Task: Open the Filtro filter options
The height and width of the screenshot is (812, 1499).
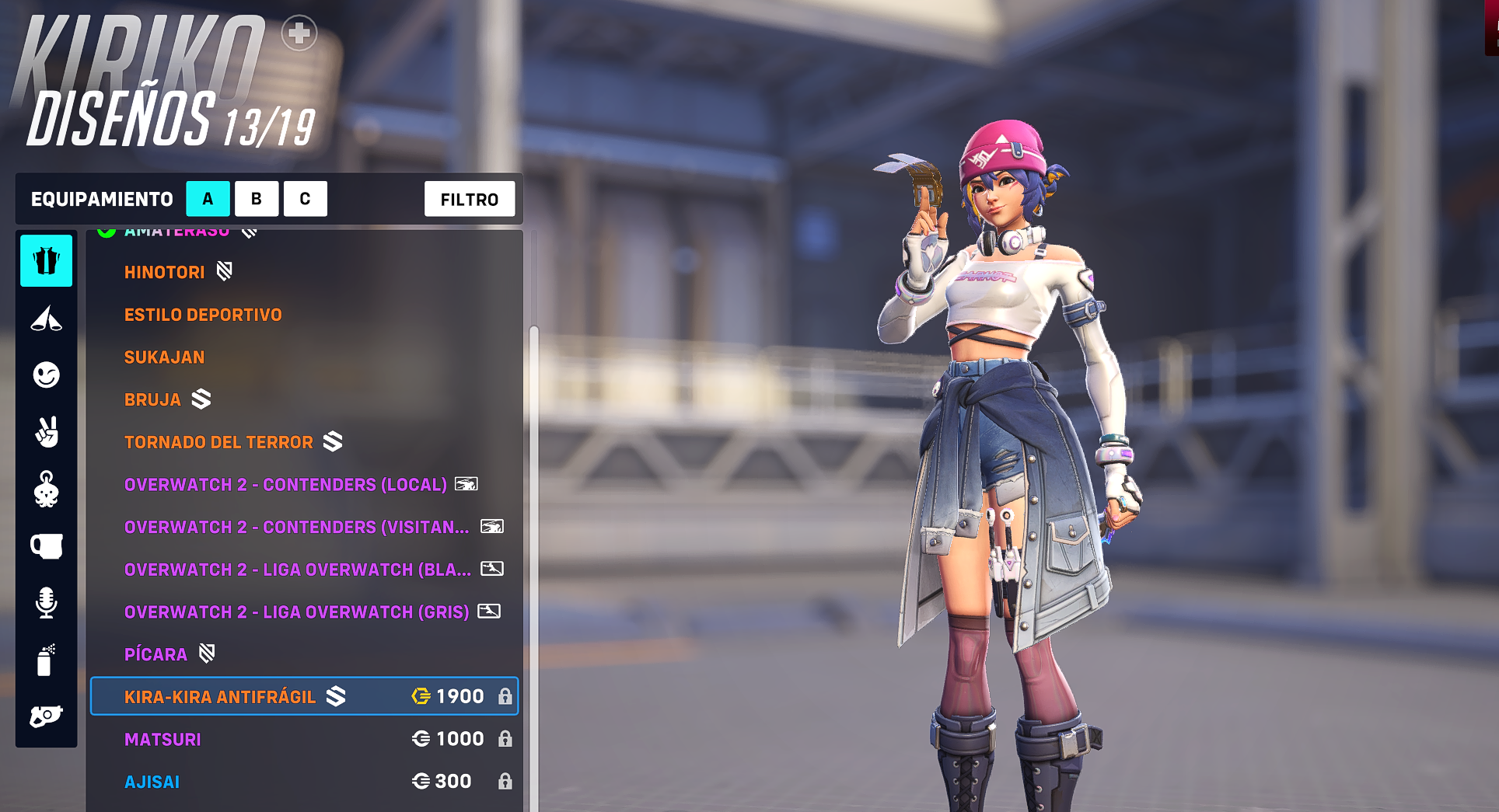Action: (x=469, y=200)
